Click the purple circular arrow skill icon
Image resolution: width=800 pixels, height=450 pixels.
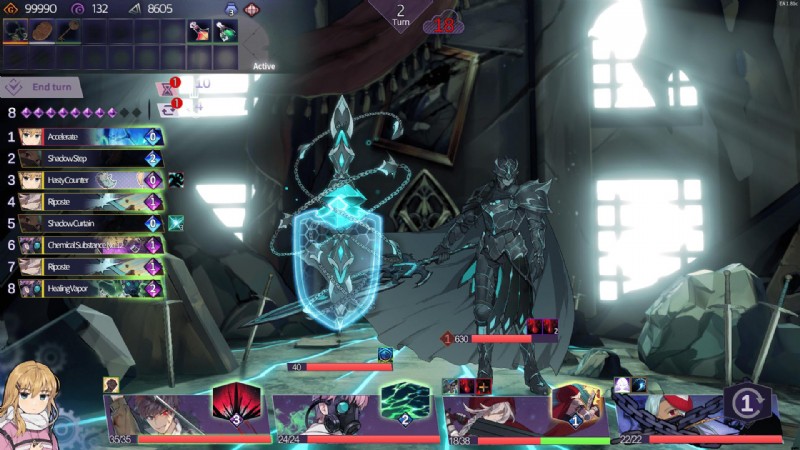744,405
